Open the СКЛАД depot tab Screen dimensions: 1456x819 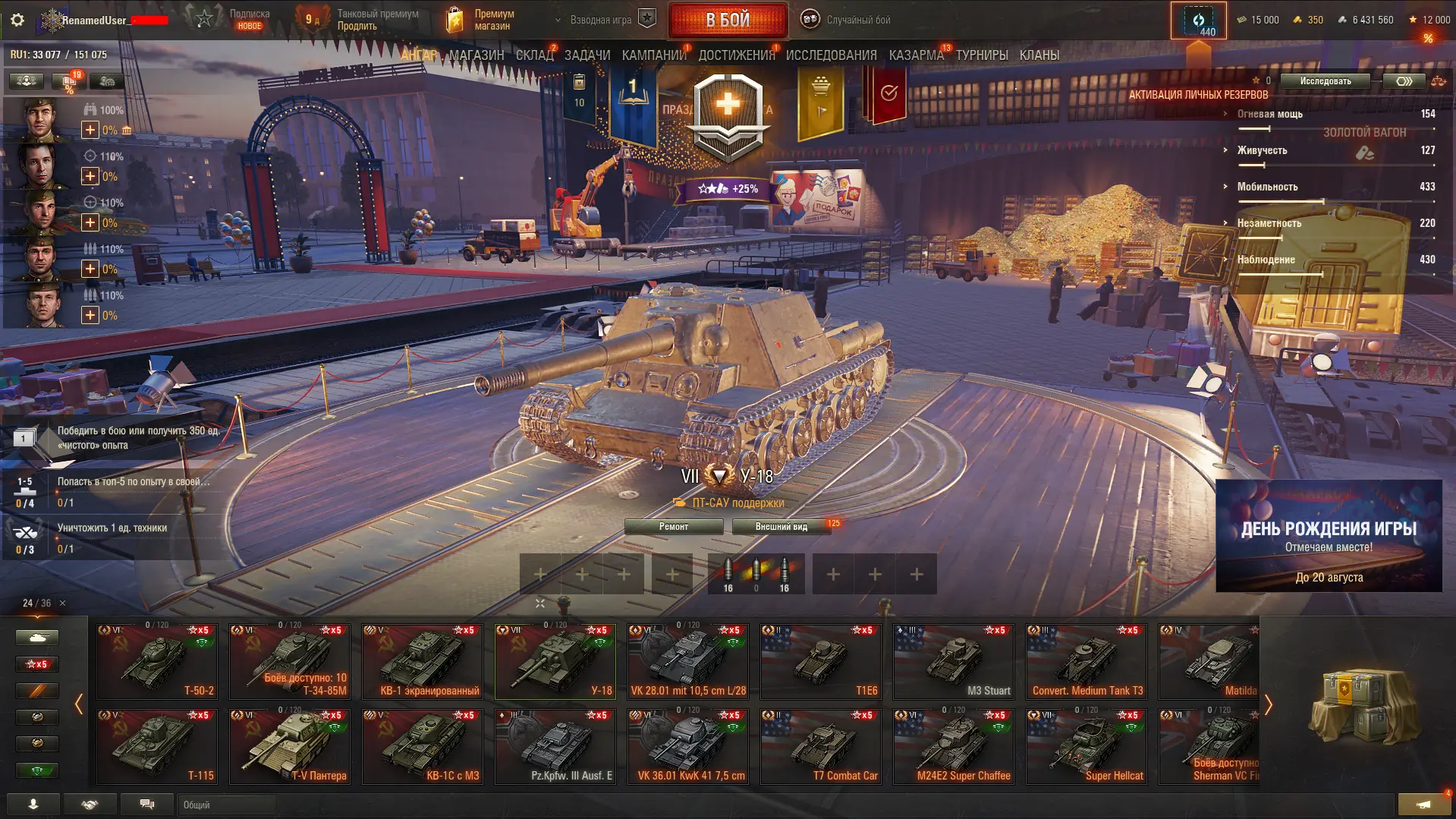coord(534,55)
